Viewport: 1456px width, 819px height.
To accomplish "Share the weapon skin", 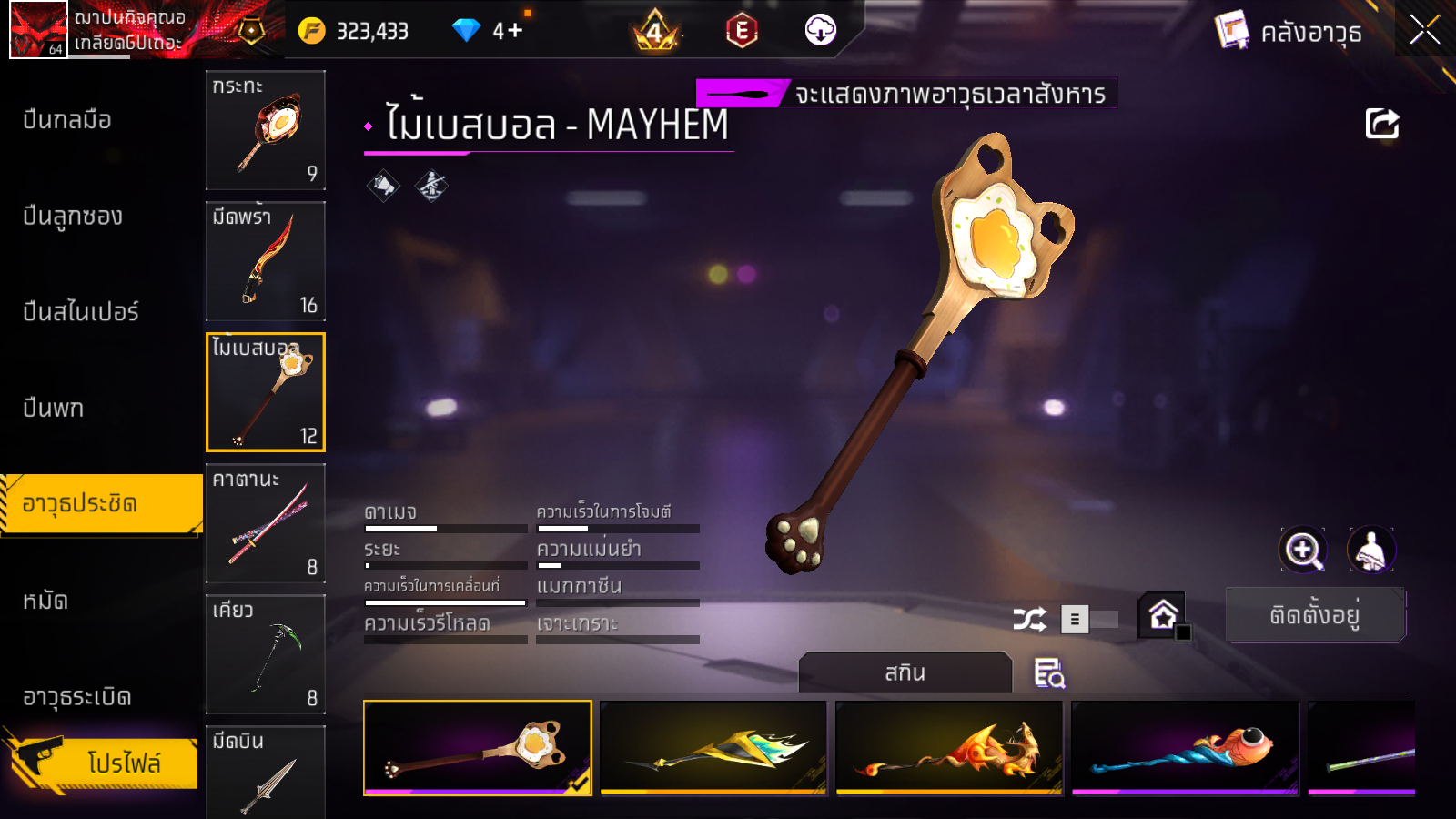I will [x=1381, y=124].
